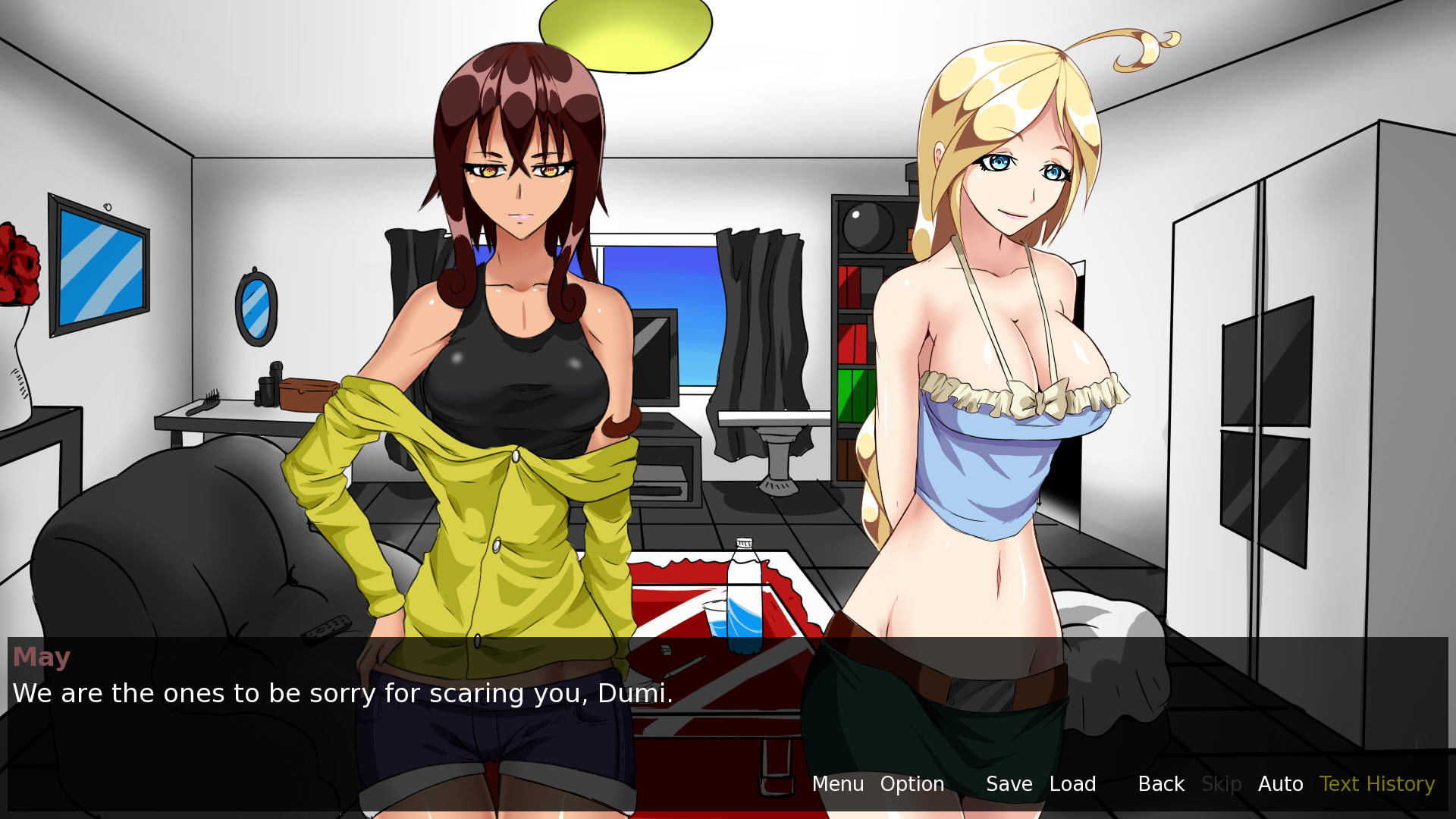Load a previously saved game
The height and width of the screenshot is (819, 1456).
1073,784
